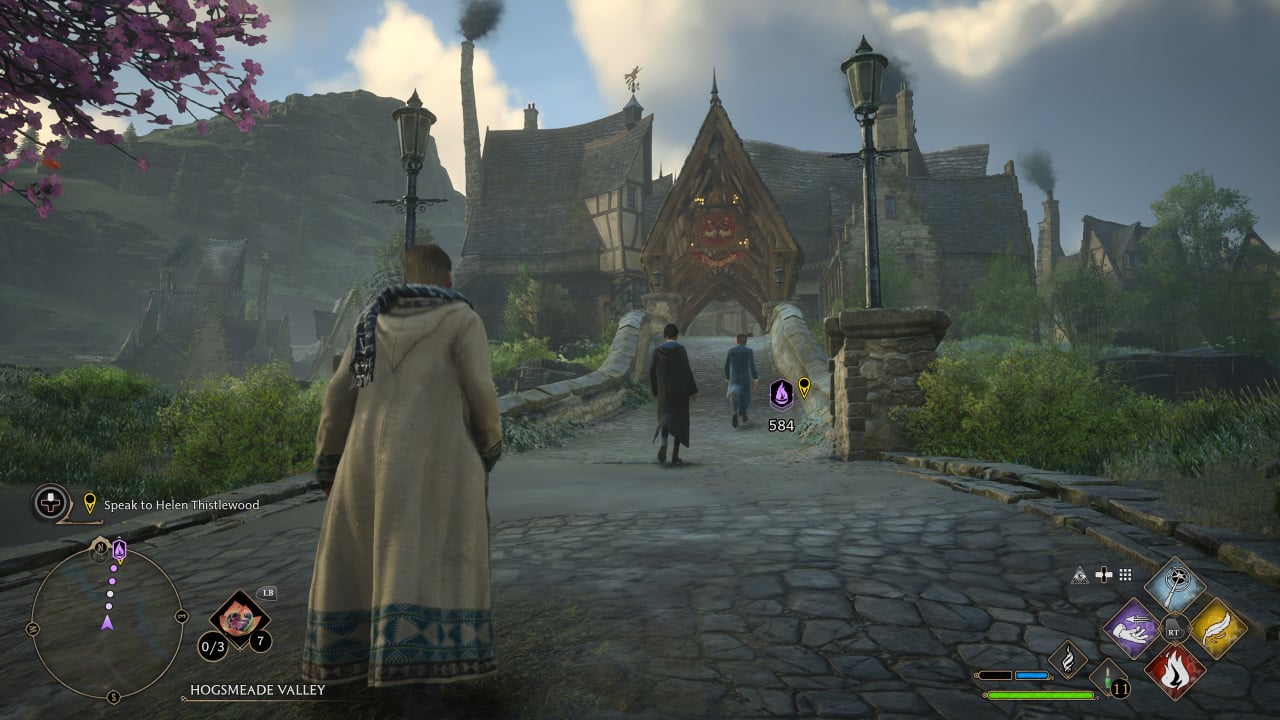Screen dimensions: 1280x720
Task: Toggle the quest marker beside the objective text
Action: 89,503
